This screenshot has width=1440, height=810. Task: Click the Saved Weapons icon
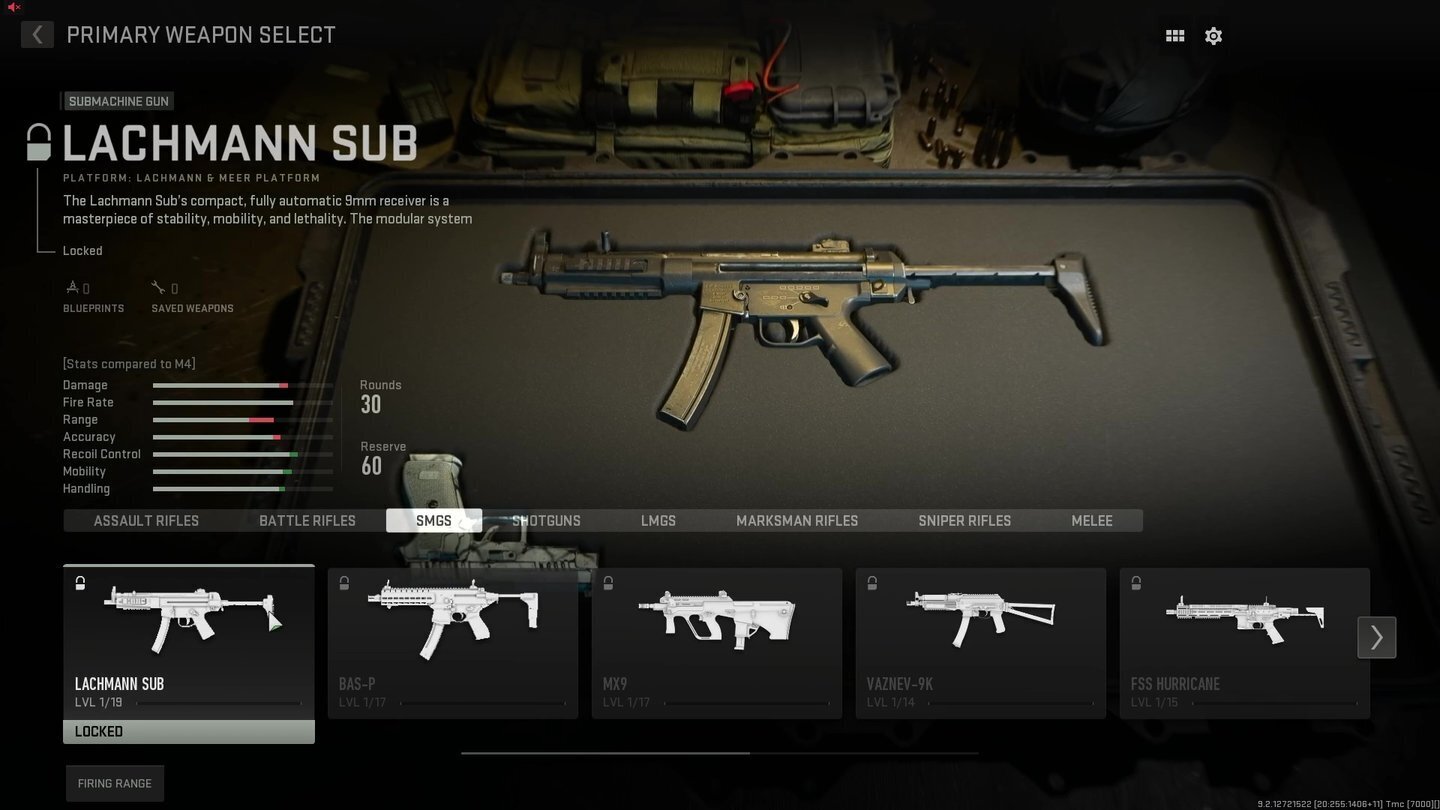click(x=158, y=286)
